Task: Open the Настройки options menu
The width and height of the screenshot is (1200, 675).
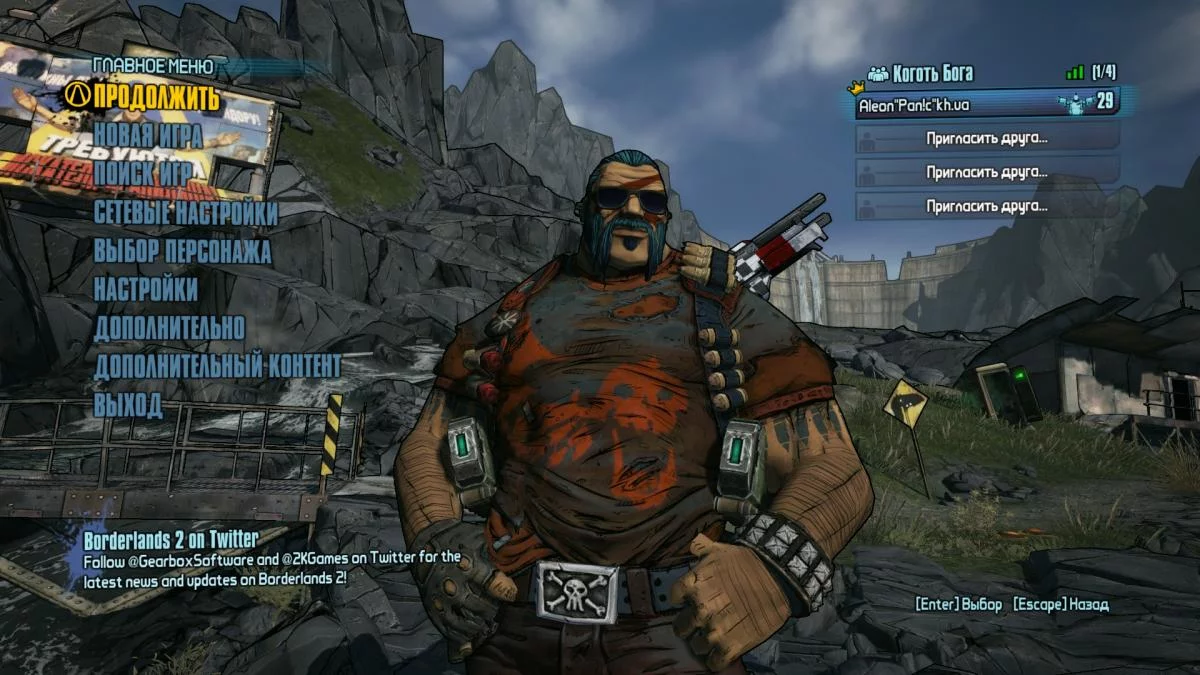Action: [146, 290]
